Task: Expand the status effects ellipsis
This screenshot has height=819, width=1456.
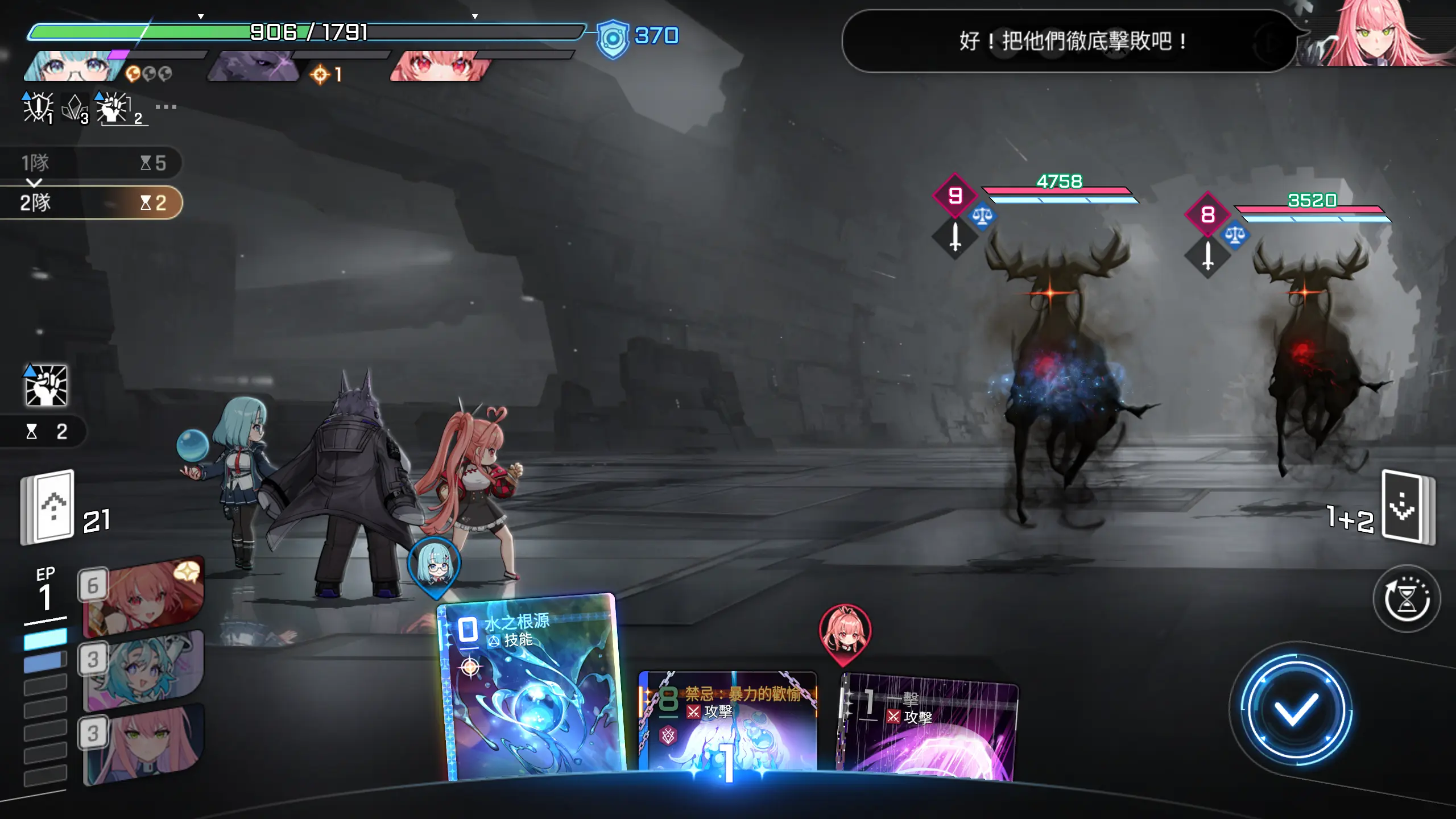Action: (x=166, y=107)
